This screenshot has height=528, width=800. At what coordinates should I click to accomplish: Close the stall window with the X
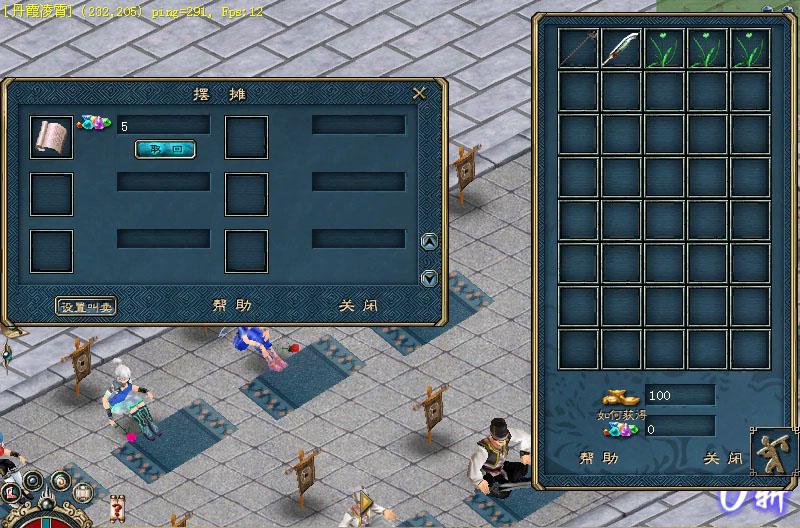click(420, 93)
